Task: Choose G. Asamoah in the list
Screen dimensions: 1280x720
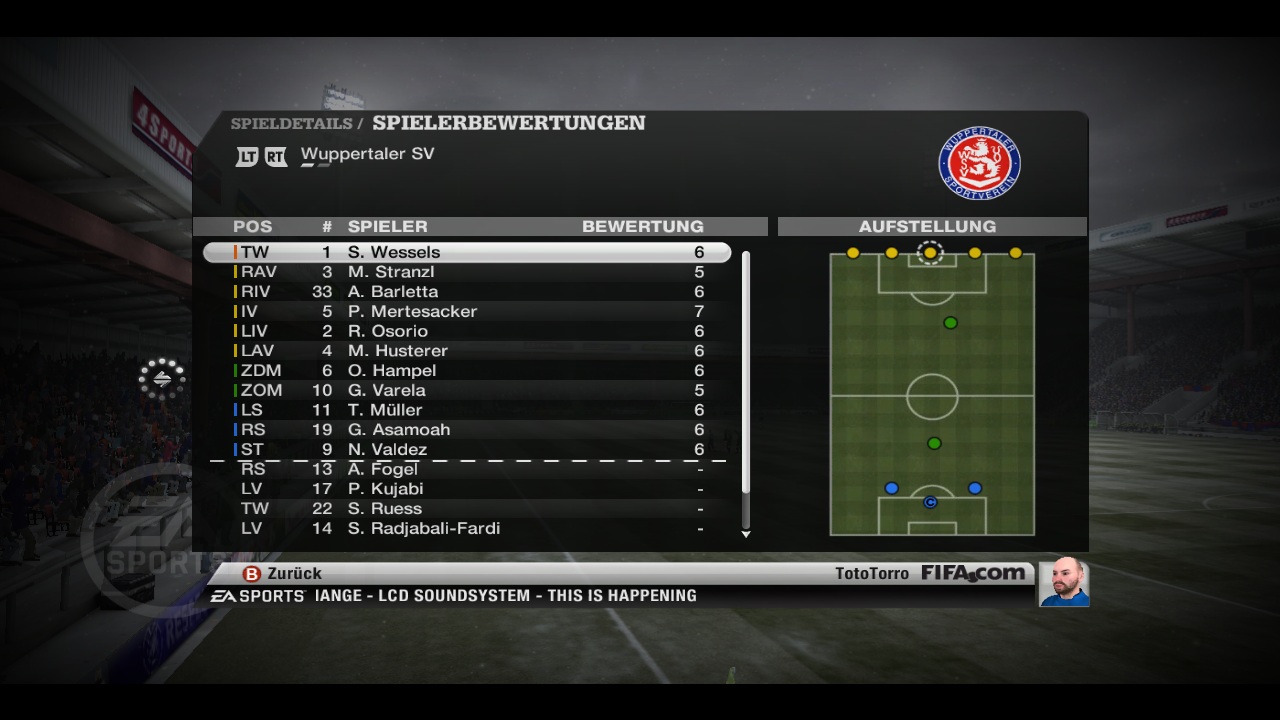Action: click(467, 430)
